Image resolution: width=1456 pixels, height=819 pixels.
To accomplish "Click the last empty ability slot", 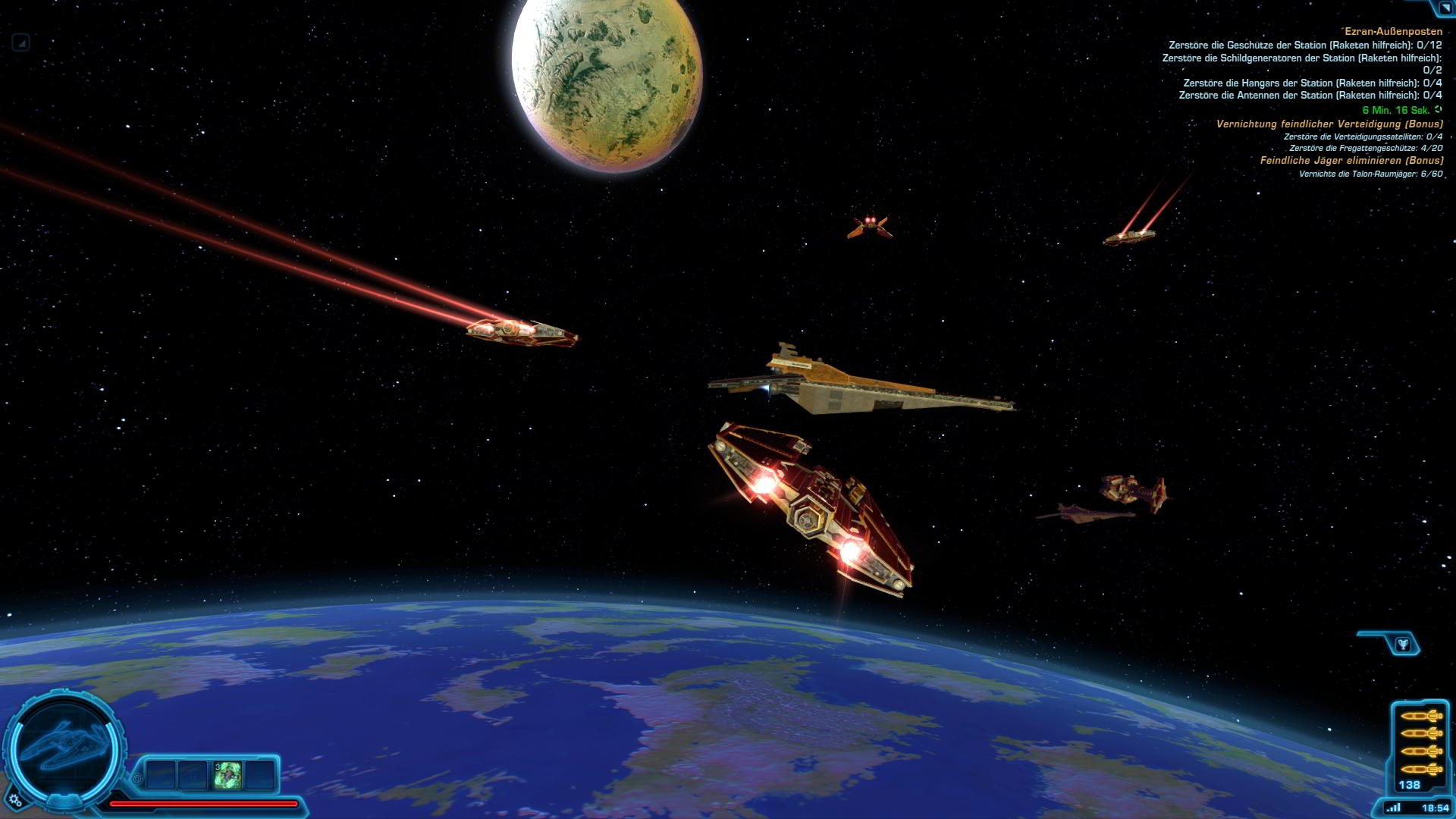I will point(259,774).
